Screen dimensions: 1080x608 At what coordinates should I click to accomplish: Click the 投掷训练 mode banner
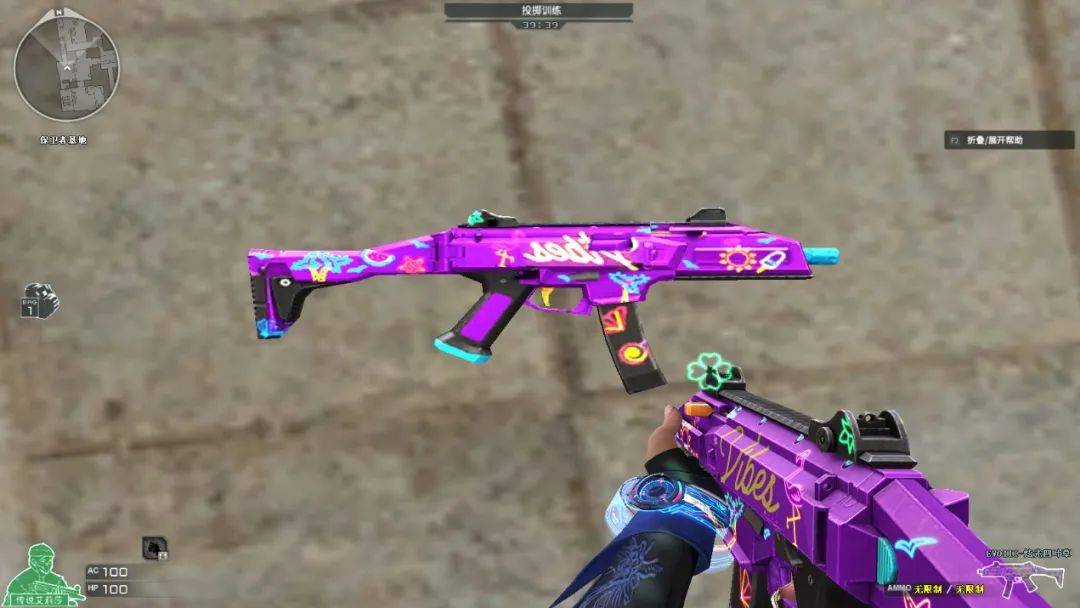(538, 10)
